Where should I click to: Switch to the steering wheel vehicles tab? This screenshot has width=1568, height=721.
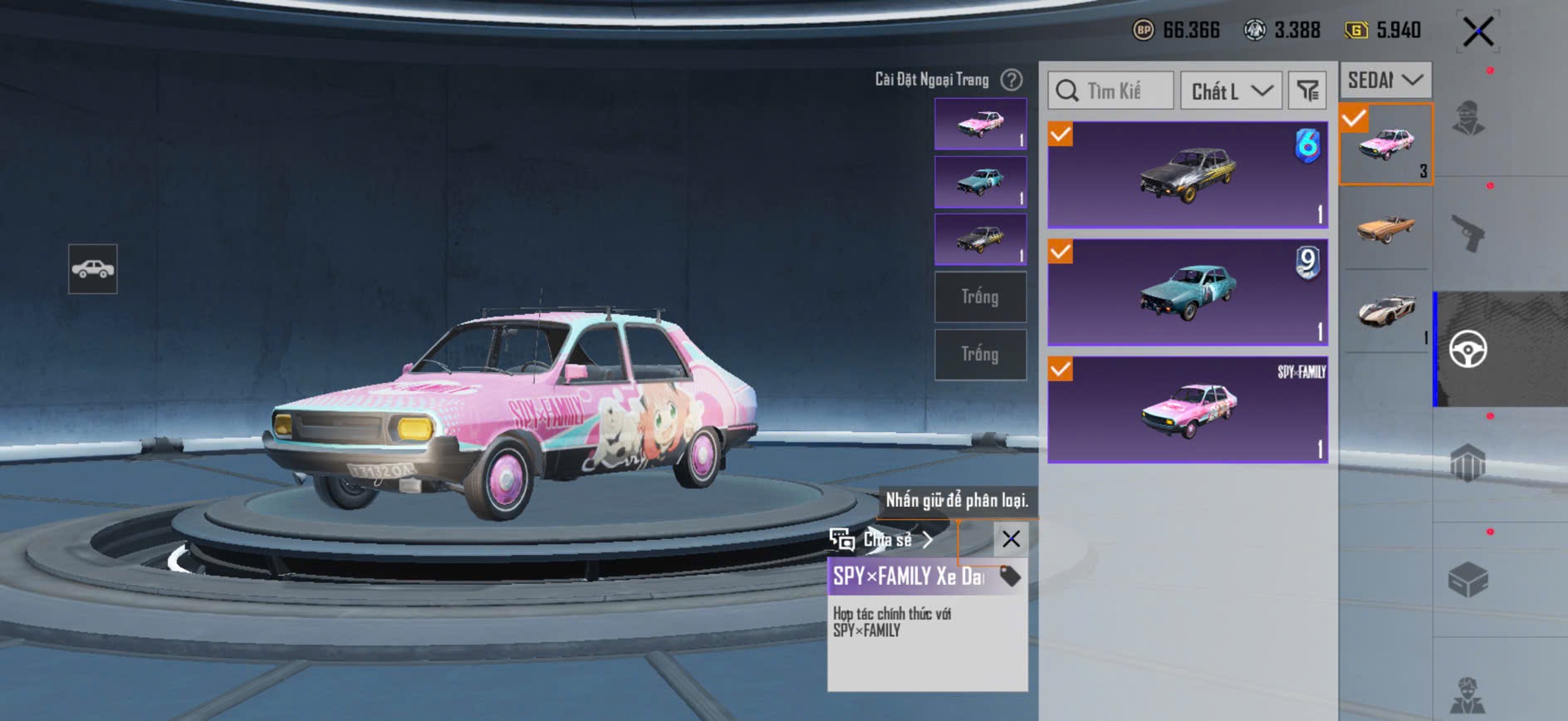coord(1468,349)
